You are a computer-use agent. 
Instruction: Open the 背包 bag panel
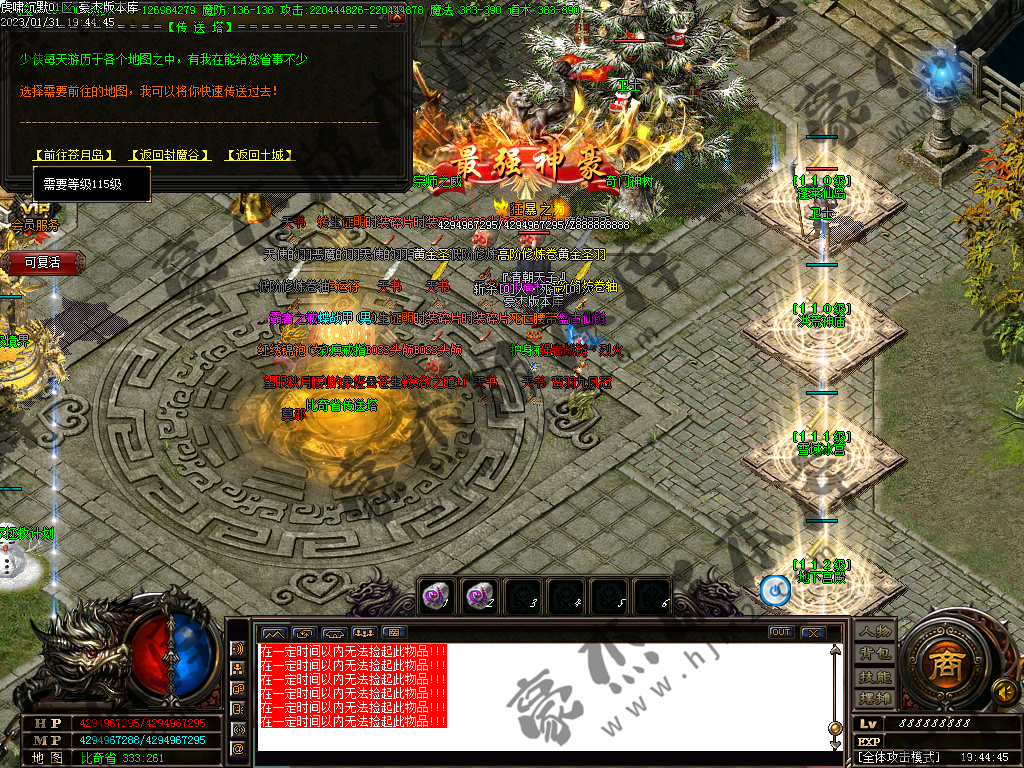875,653
